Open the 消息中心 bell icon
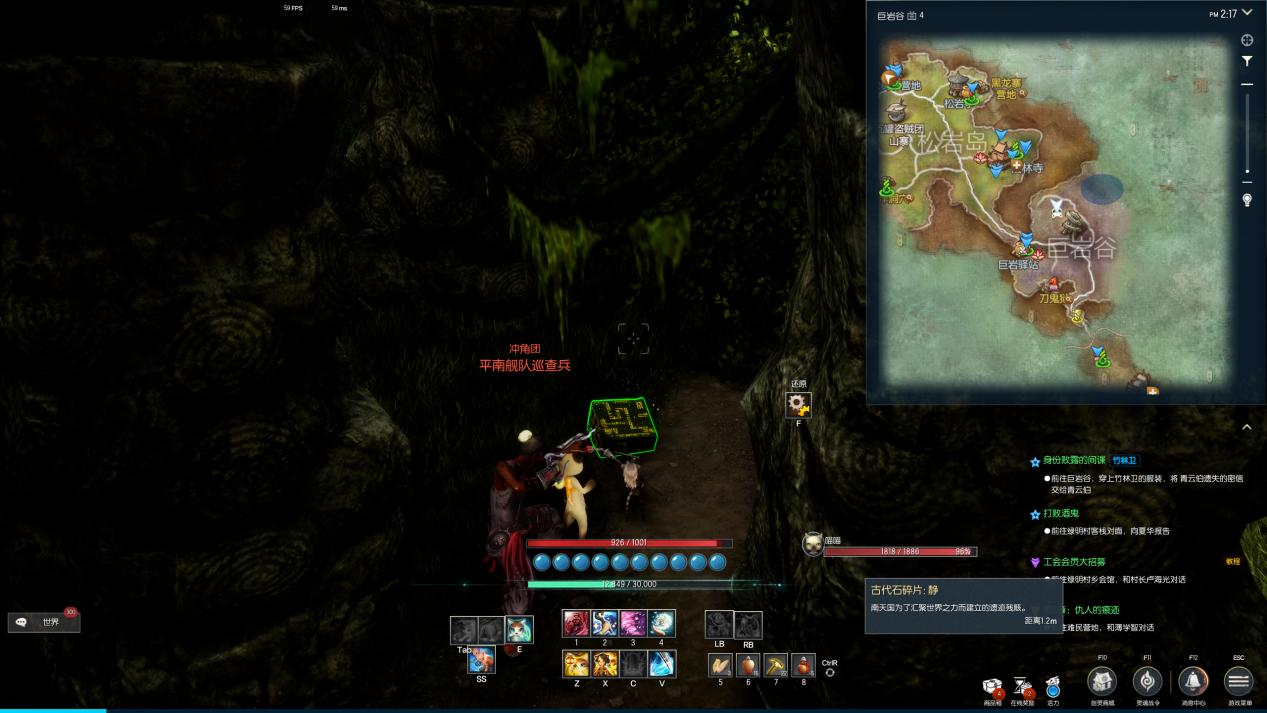Screen dimensions: 1267x713 (1192, 682)
